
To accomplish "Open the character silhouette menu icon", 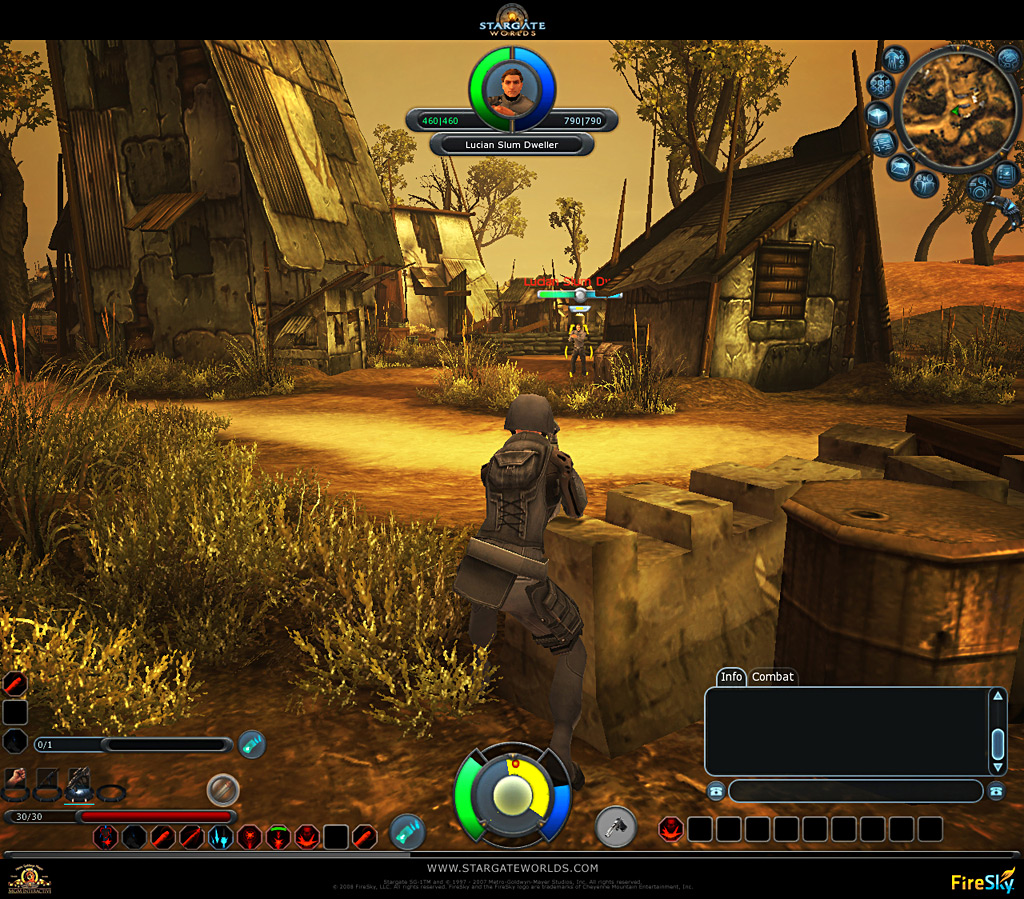I will tap(894, 59).
